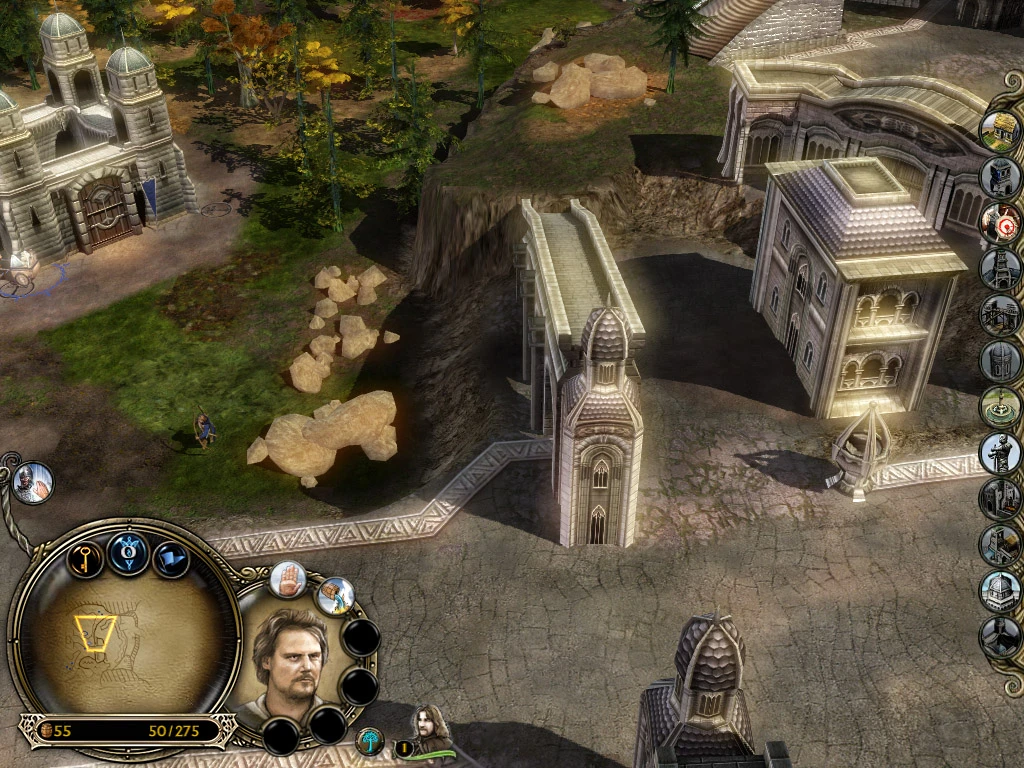Select the wooden scaffold workshop build icon
The image size is (1024, 768).
999,315
